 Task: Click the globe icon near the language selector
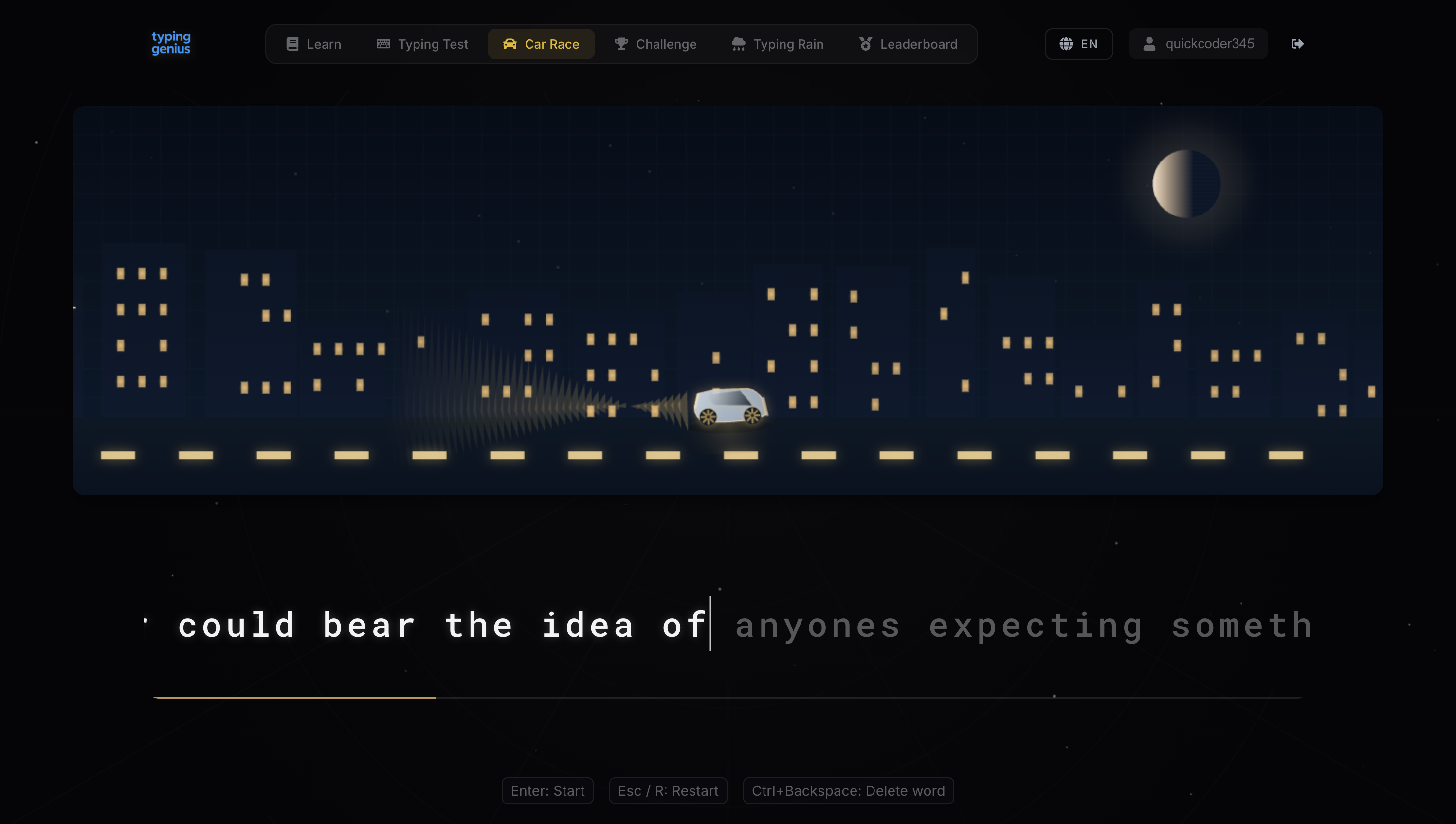(1066, 44)
